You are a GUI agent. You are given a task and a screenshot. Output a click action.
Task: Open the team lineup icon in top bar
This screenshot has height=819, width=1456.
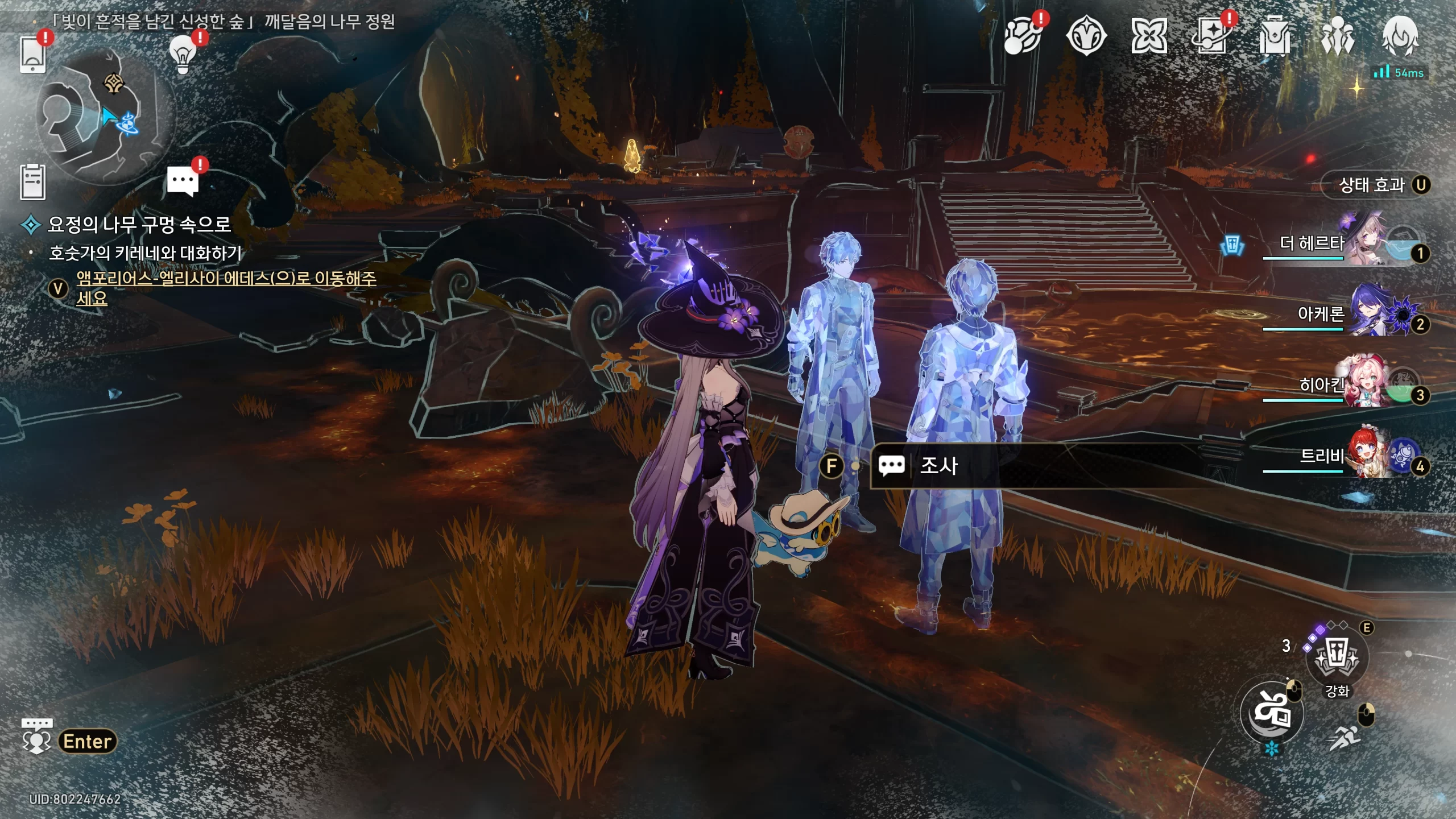(1338, 36)
